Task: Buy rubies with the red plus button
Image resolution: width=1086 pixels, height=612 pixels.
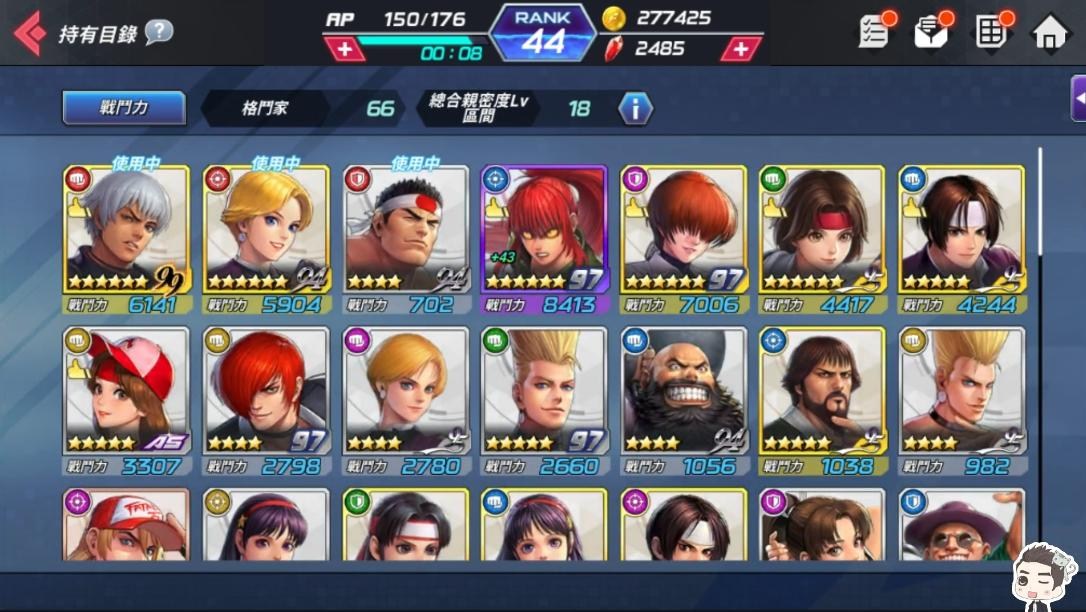Action: 741,48
